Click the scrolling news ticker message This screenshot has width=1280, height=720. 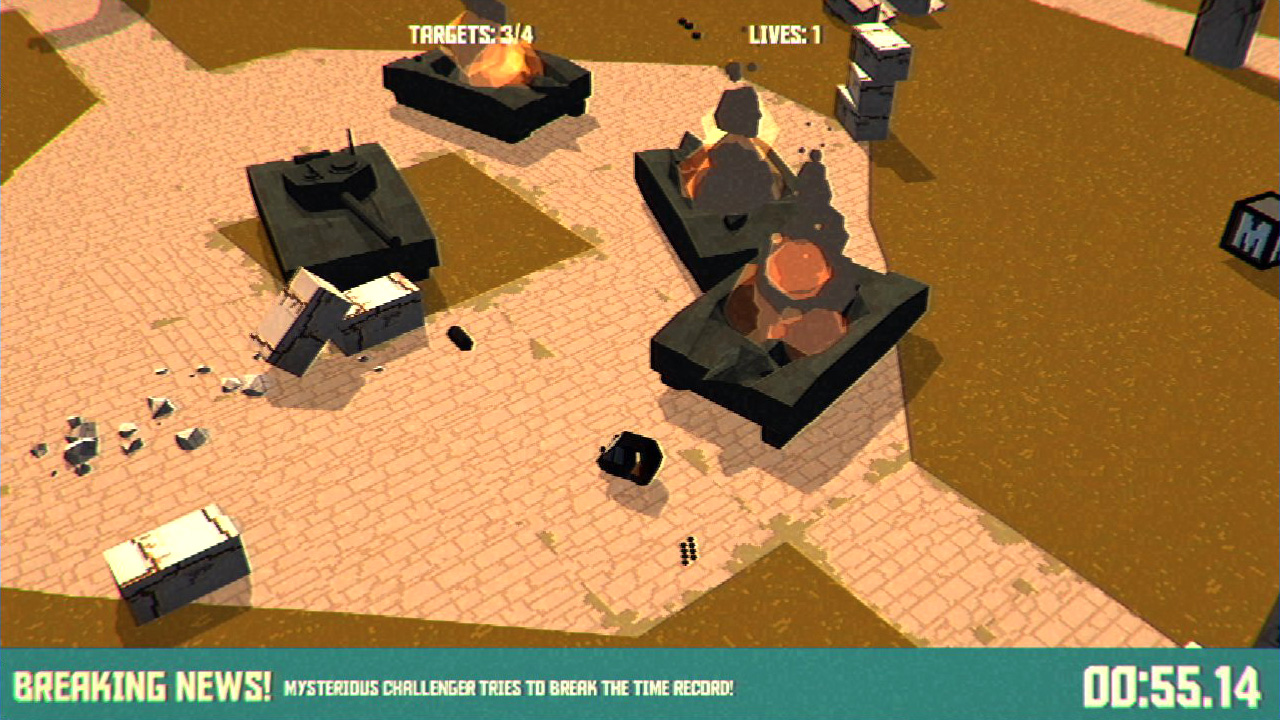pyautogui.click(x=510, y=688)
